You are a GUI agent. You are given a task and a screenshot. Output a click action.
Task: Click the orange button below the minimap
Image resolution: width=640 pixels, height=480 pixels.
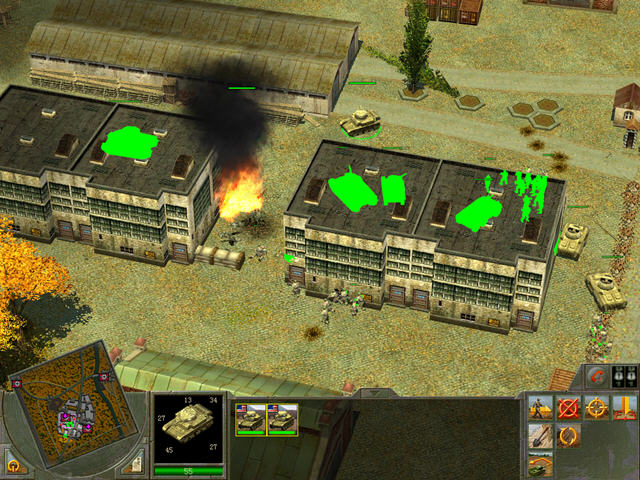pyautogui.click(x=14, y=465)
